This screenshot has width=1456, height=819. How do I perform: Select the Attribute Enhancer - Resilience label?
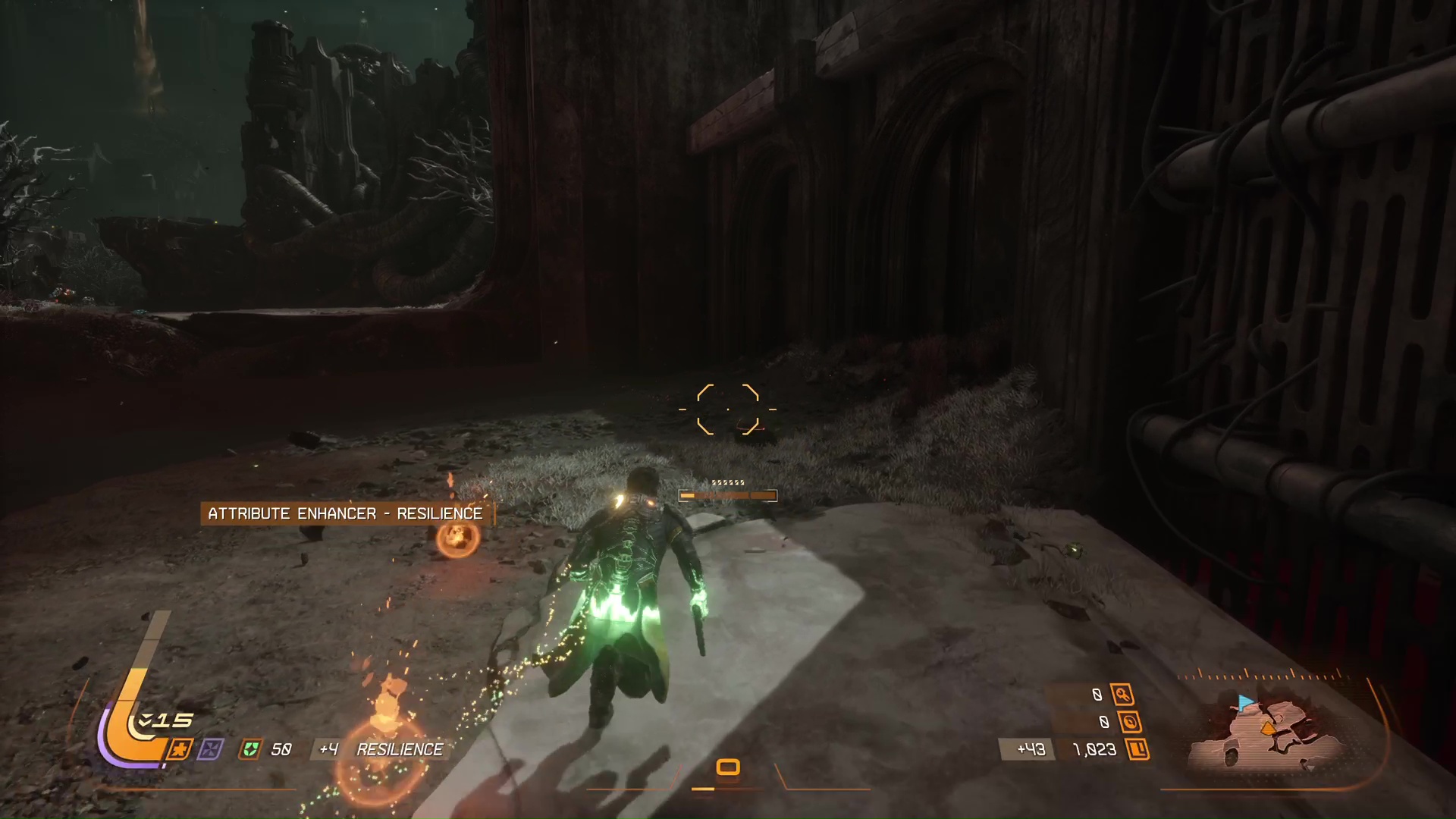(346, 513)
